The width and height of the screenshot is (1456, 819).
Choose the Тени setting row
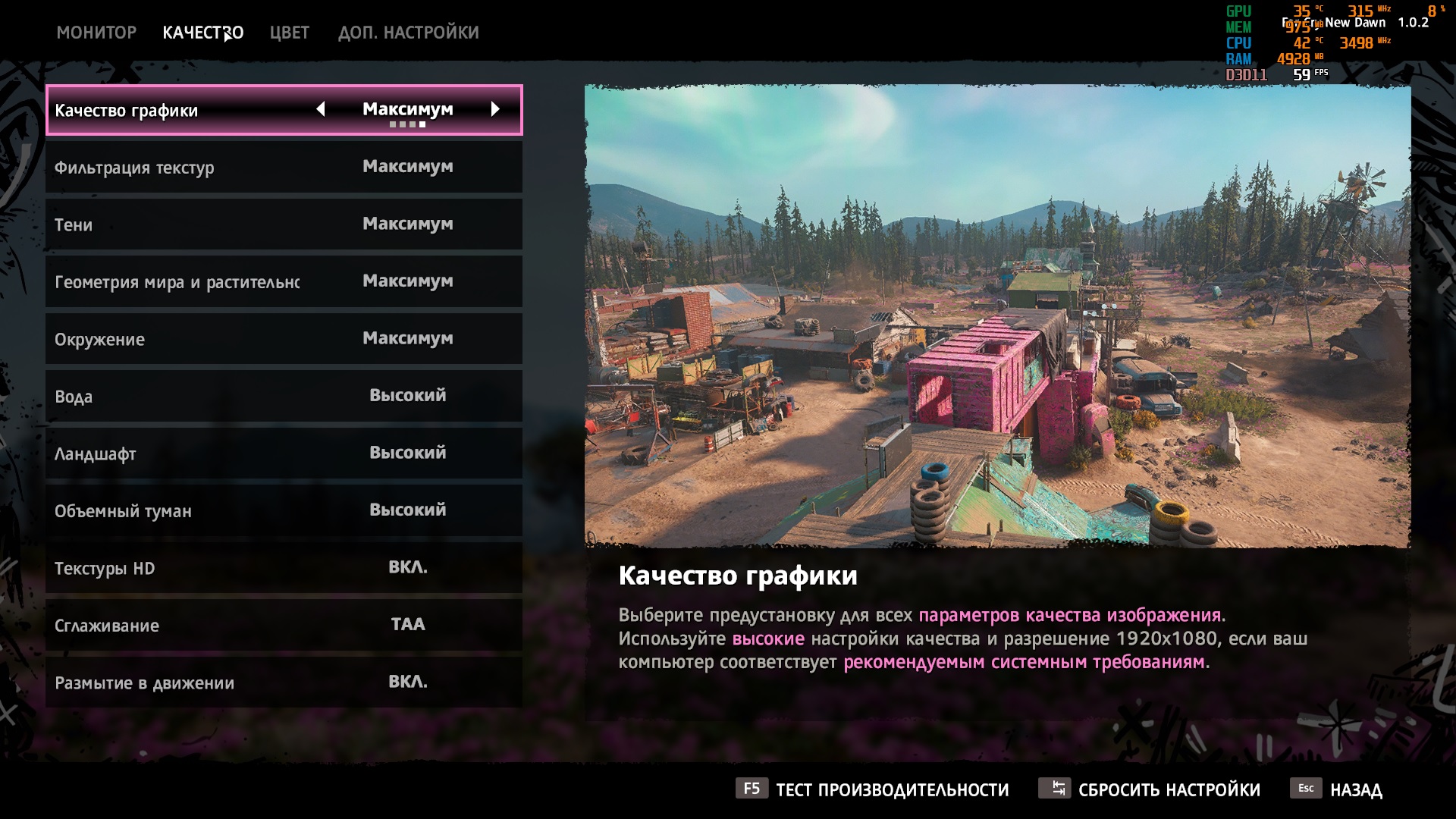pos(284,224)
